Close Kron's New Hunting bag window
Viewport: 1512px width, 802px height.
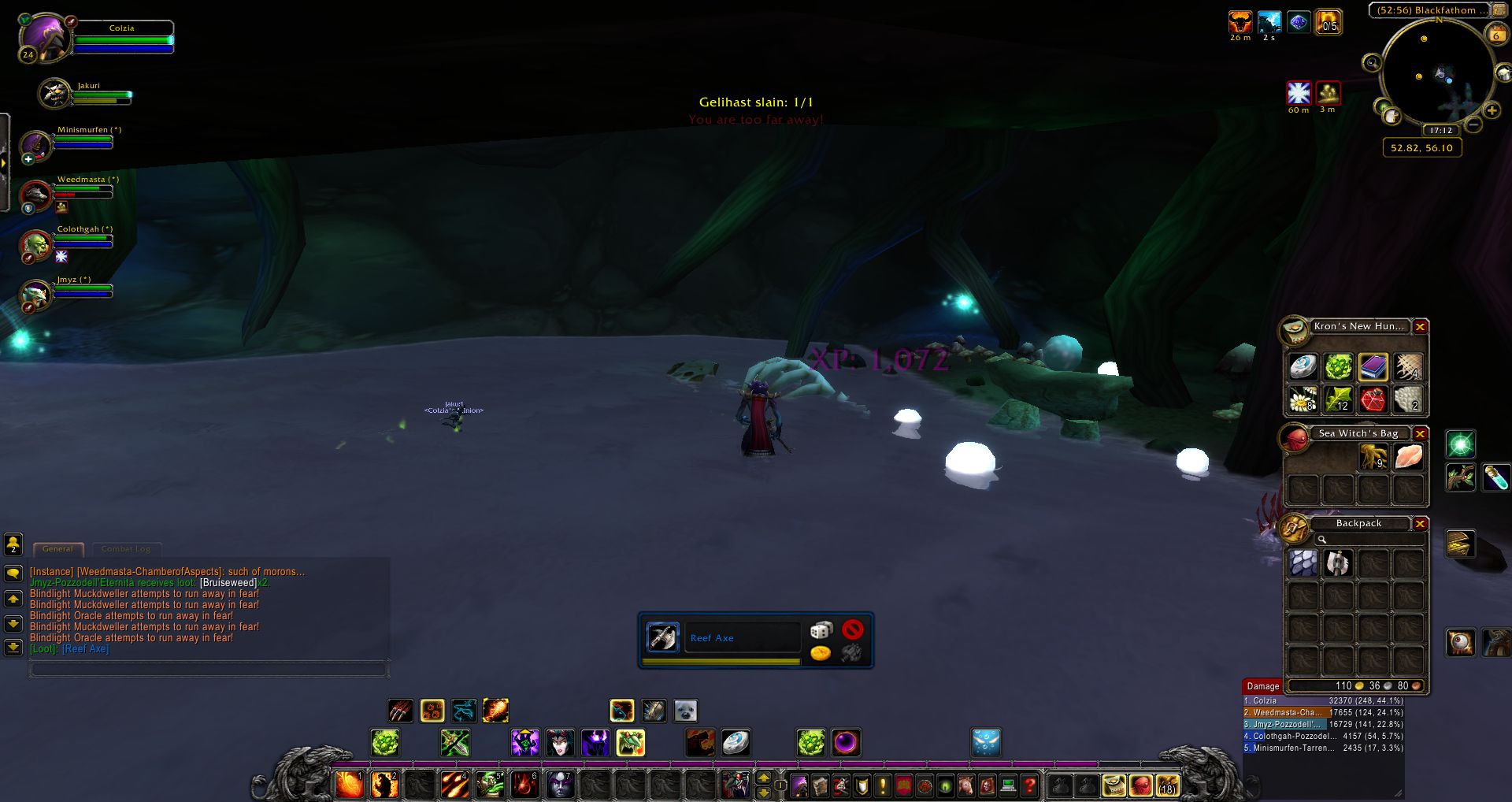click(x=1420, y=327)
